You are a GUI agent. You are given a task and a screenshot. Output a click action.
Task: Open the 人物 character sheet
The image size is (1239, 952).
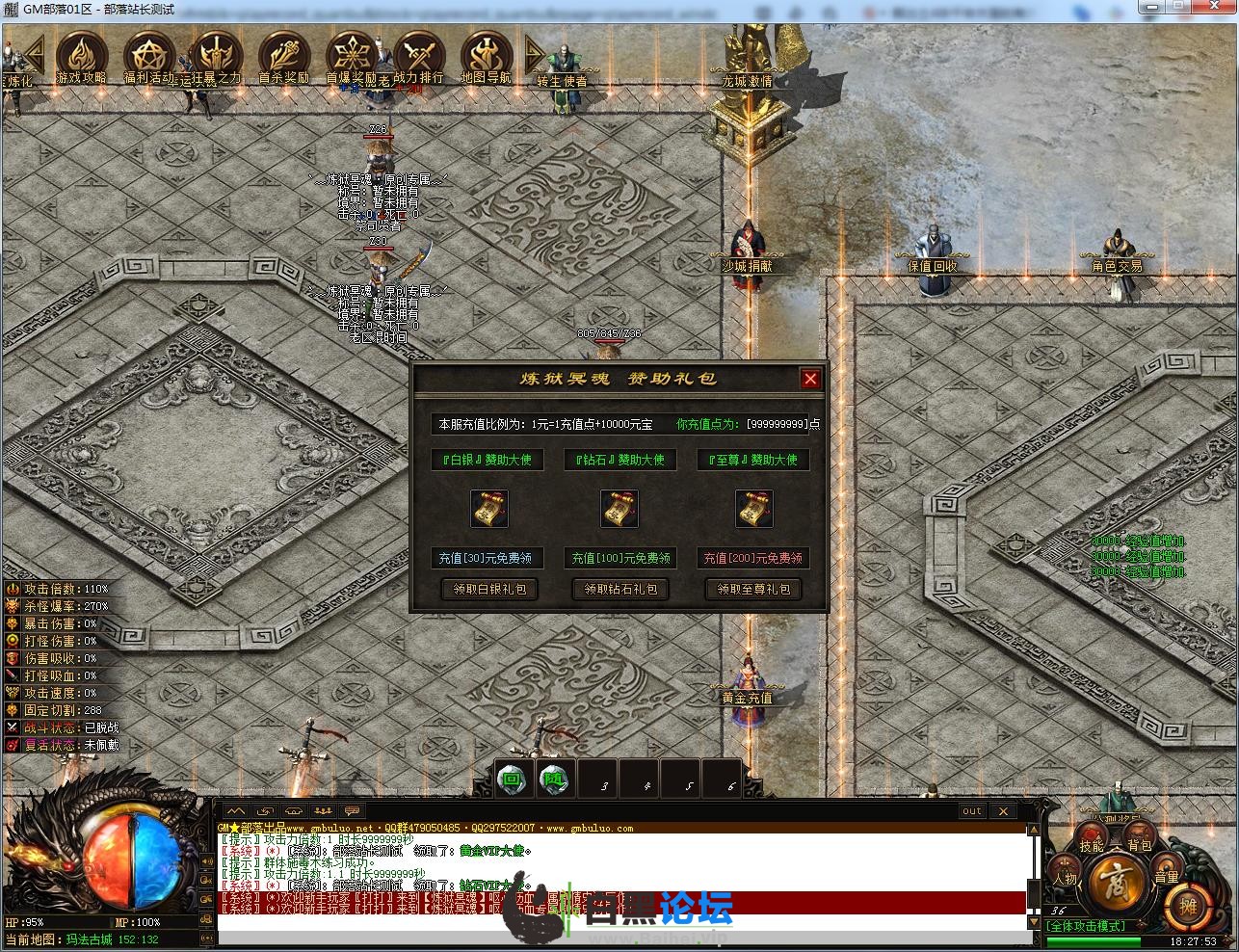1066,877
